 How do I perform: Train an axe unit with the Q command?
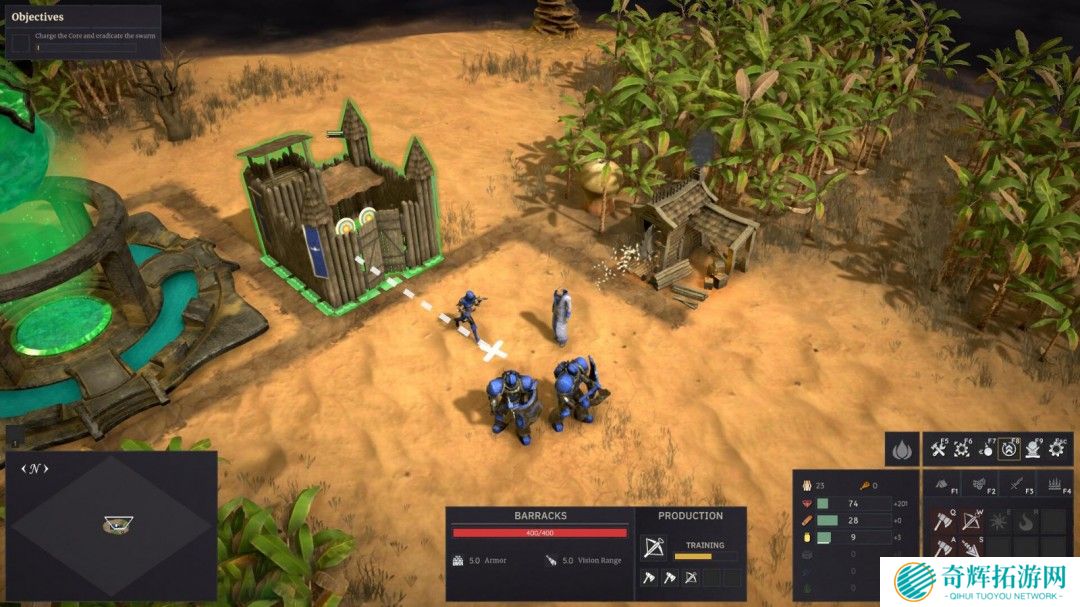click(x=943, y=521)
